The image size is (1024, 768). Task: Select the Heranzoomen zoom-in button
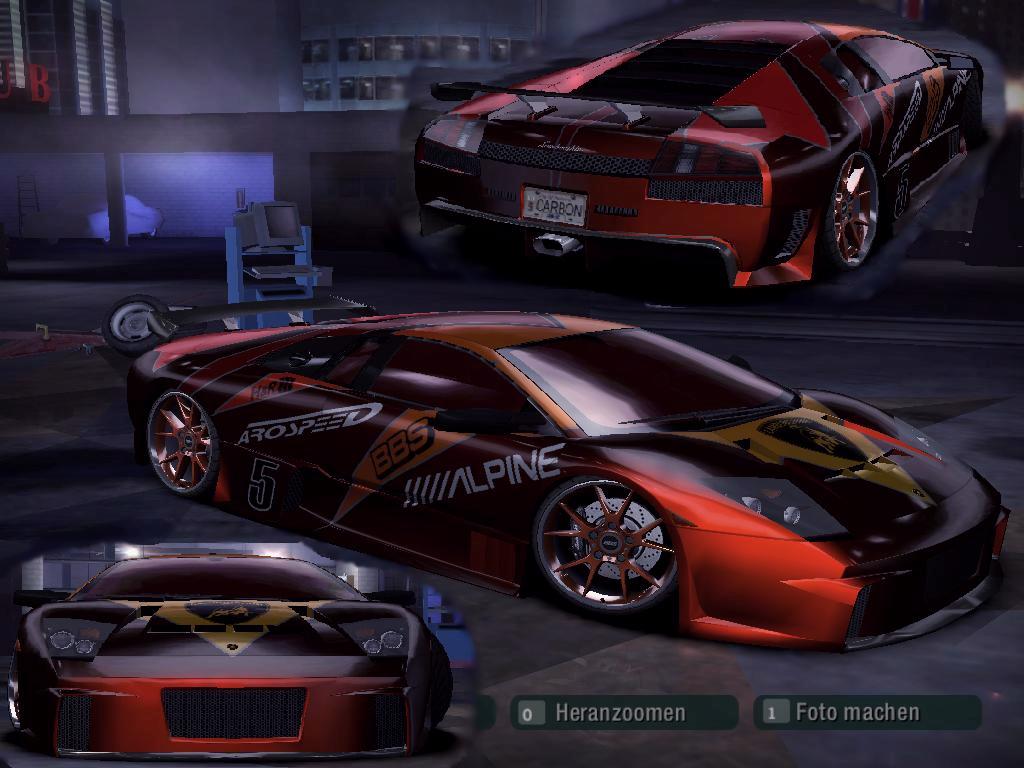(622, 713)
